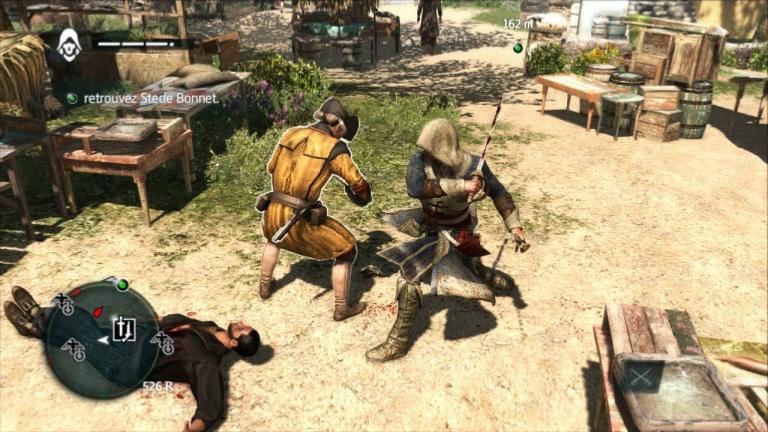Click the green objective marker below 162 m
This screenshot has width=768, height=432.
click(517, 47)
